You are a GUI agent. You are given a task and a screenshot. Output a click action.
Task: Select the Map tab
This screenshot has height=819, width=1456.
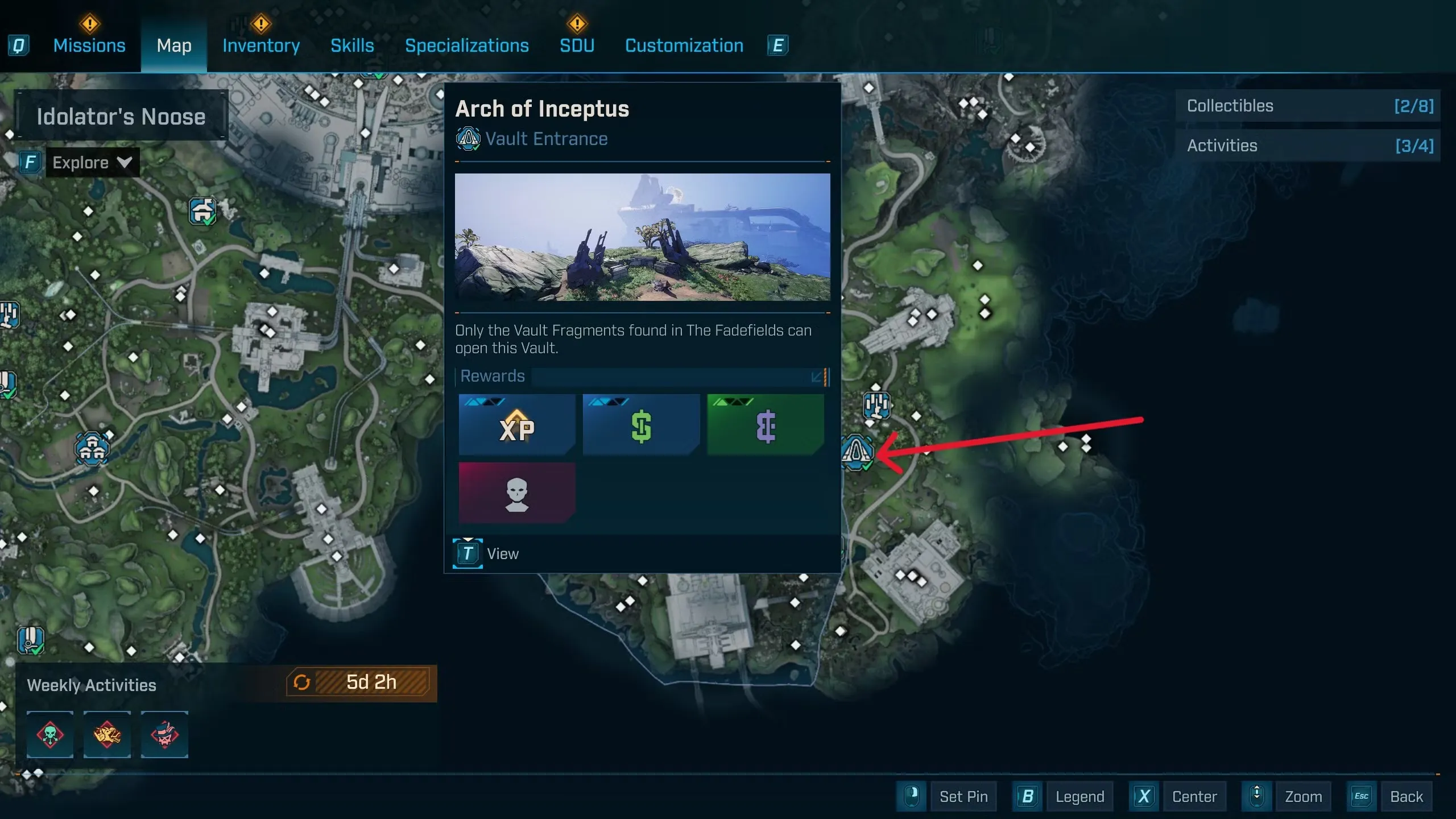174,45
